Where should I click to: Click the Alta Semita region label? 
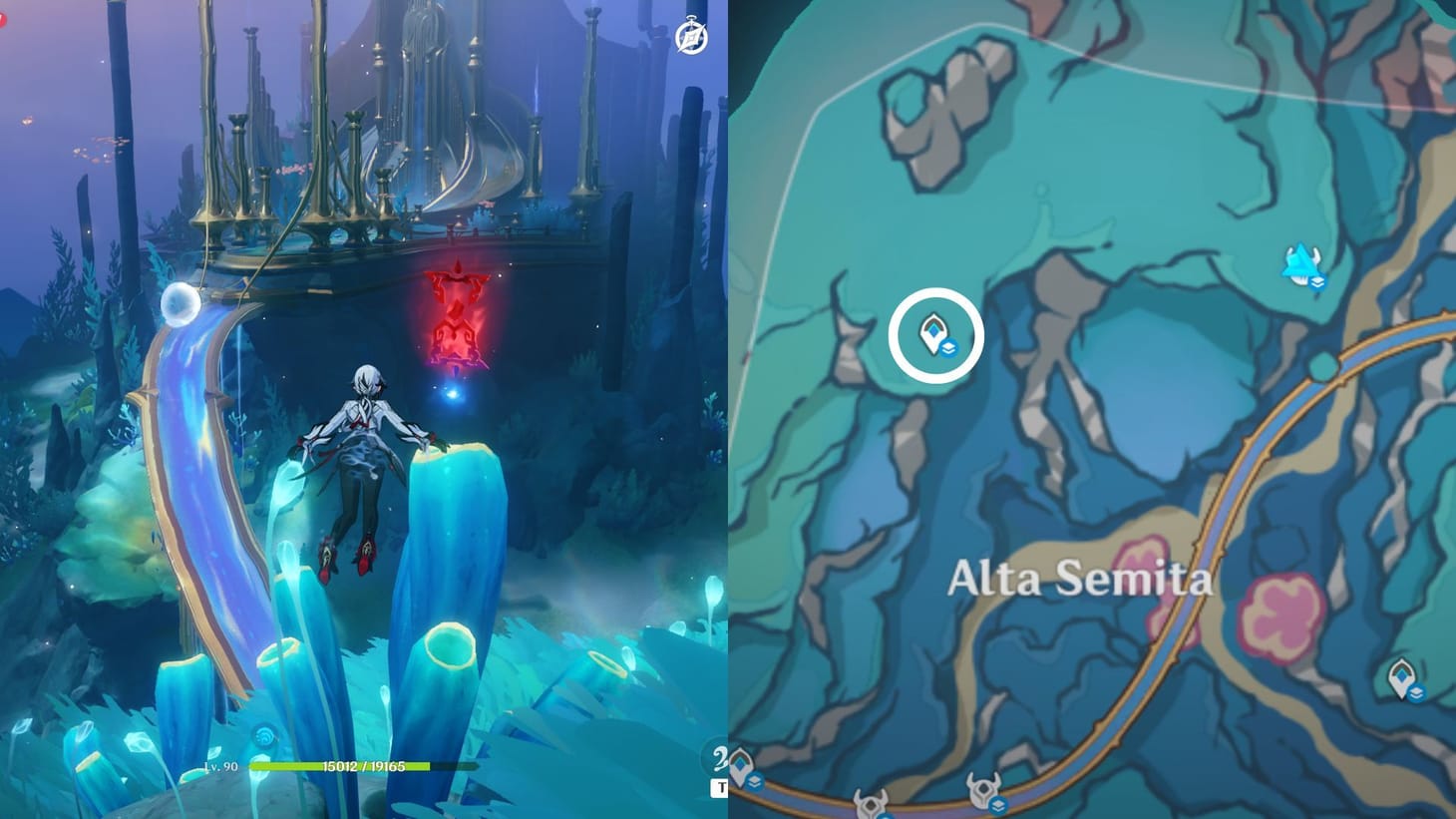[1082, 578]
